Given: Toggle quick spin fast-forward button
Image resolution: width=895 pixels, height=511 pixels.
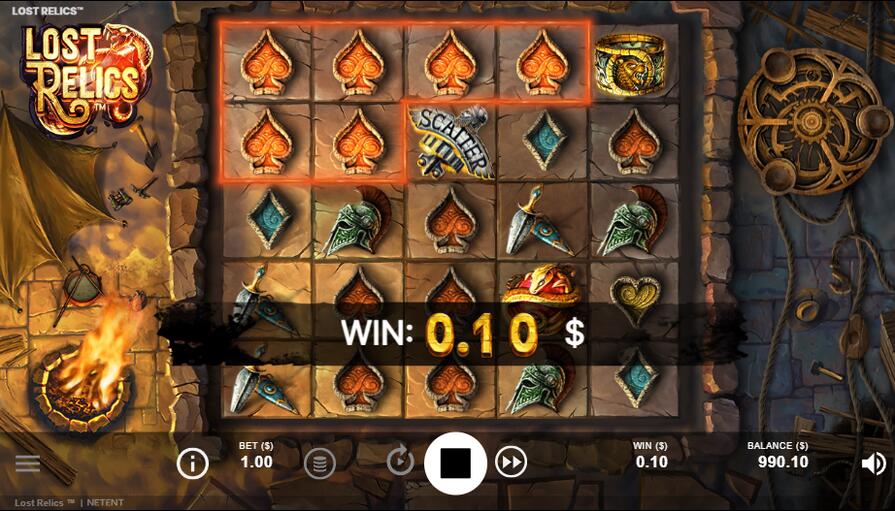Looking at the screenshot, I should click(511, 462).
